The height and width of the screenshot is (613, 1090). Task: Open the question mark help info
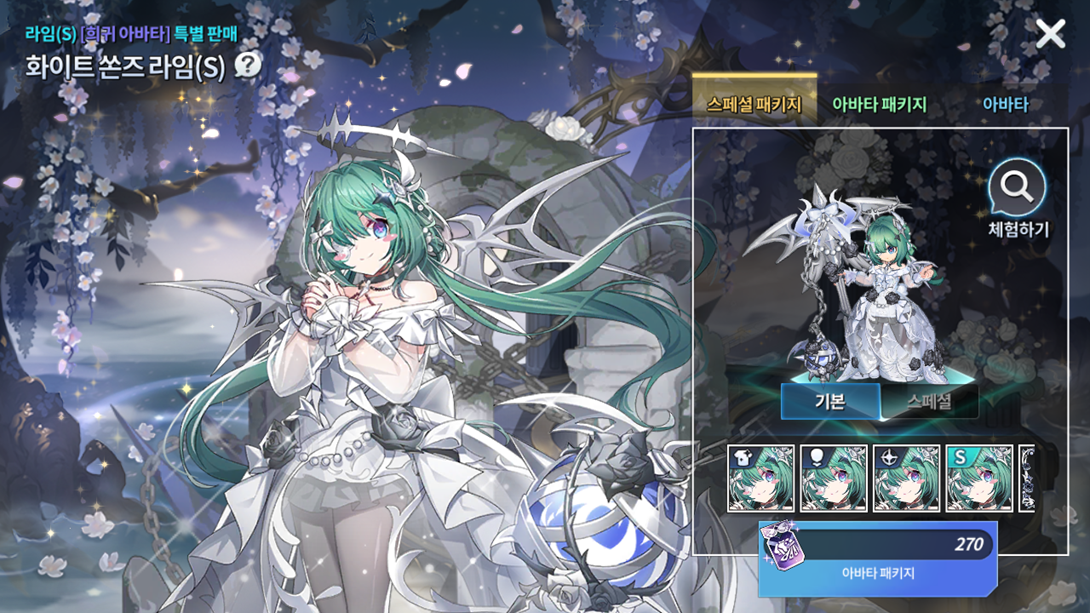coord(247,66)
